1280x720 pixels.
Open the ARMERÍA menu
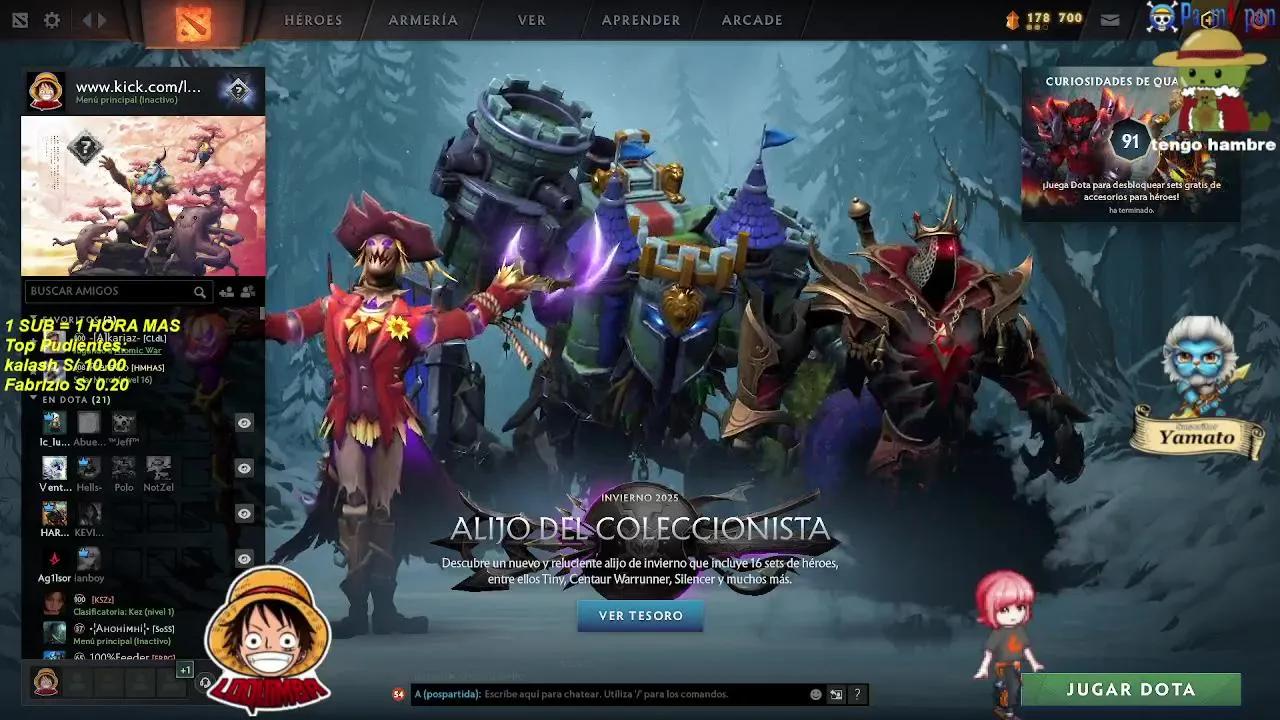pyautogui.click(x=422, y=20)
